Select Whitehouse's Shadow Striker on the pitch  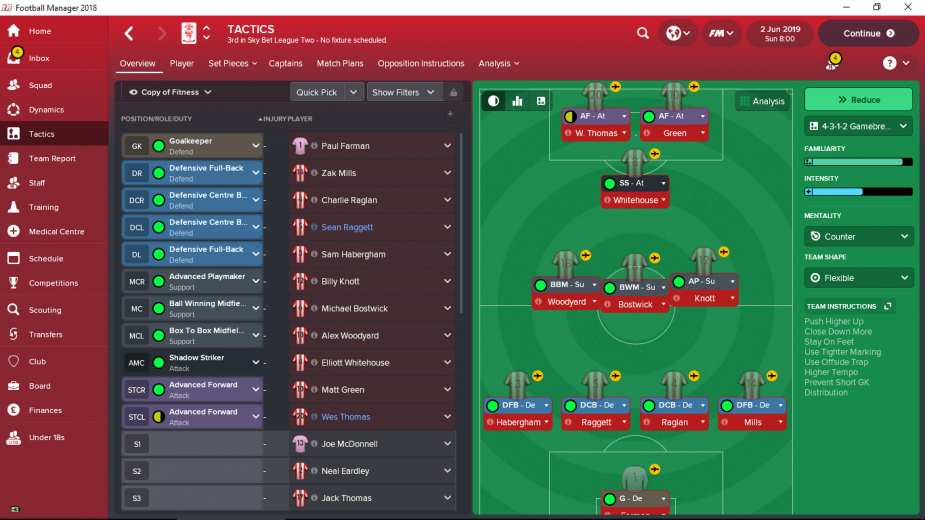[x=635, y=184]
